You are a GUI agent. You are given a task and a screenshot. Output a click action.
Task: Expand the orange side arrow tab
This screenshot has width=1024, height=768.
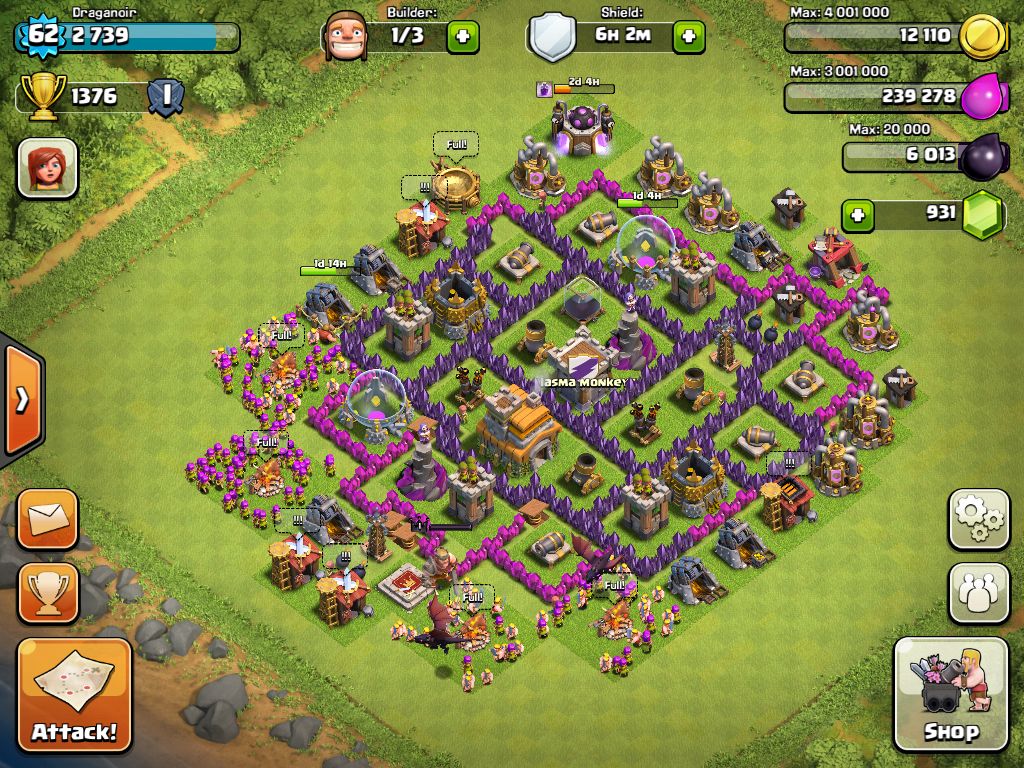21,400
